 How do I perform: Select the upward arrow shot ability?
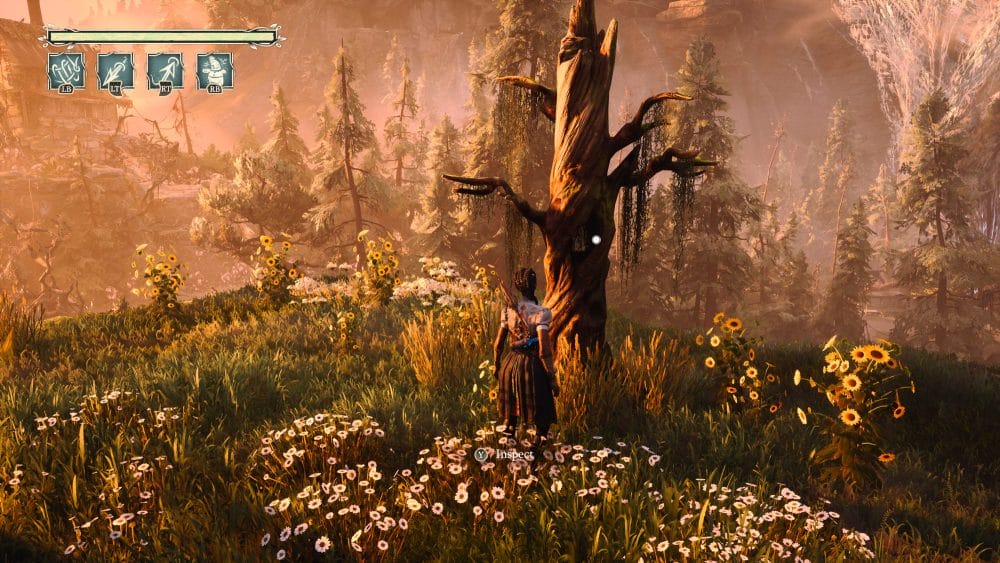pyautogui.click(x=165, y=71)
